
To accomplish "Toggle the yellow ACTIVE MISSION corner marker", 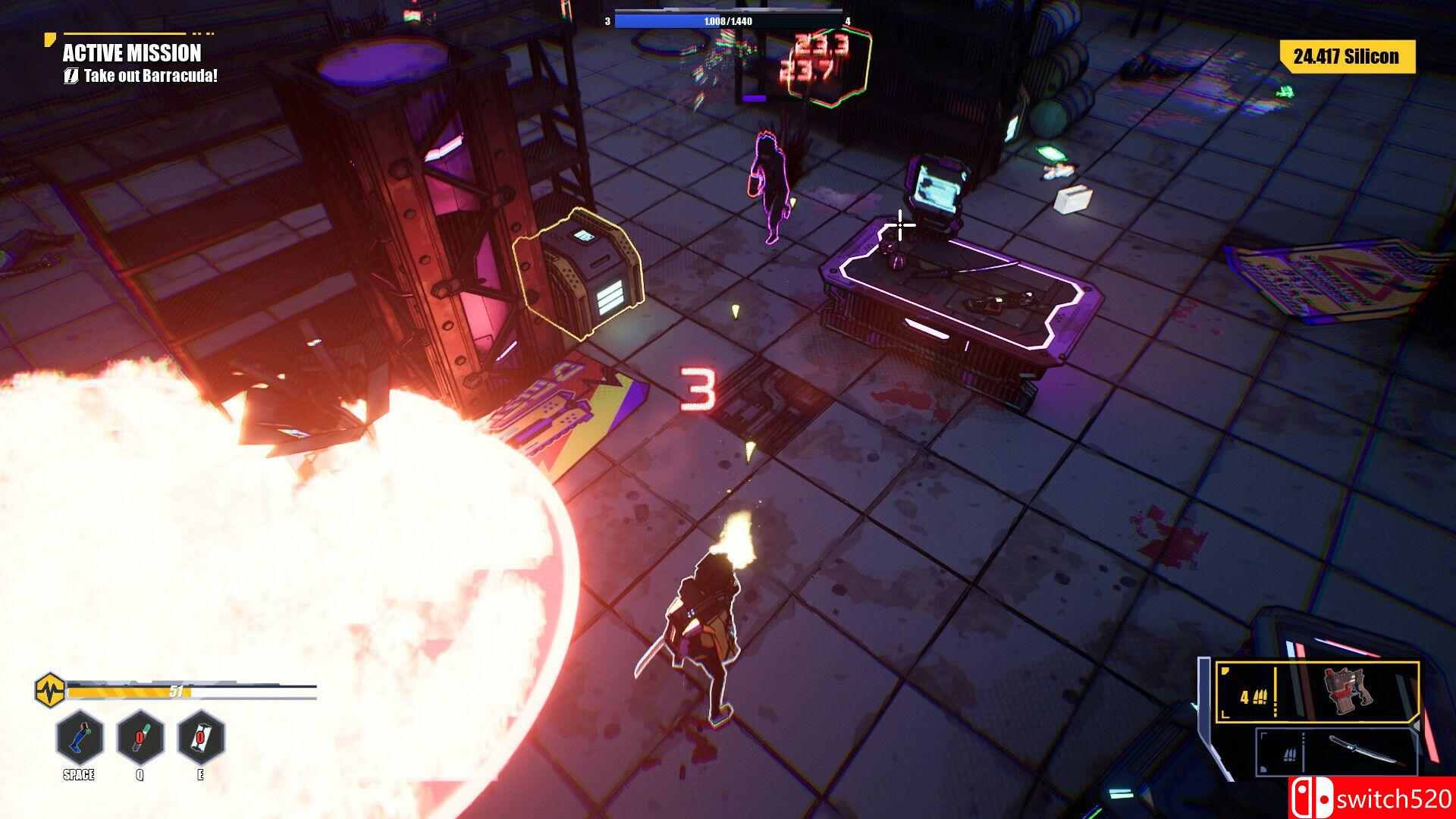I will coord(50,37).
